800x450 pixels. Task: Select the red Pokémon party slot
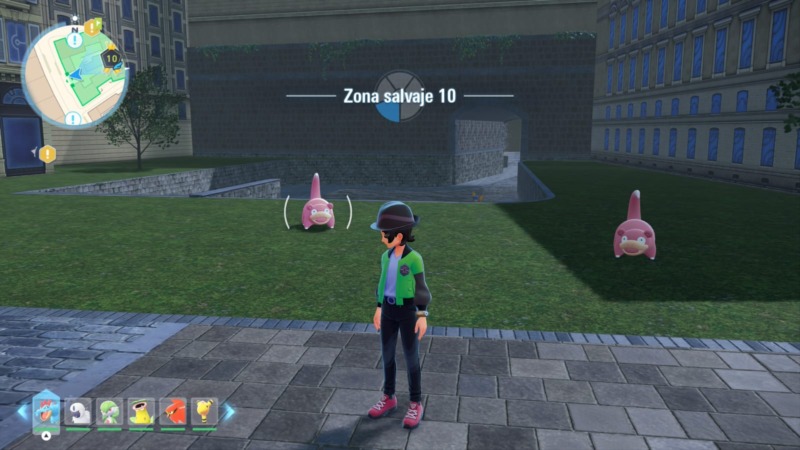173,411
